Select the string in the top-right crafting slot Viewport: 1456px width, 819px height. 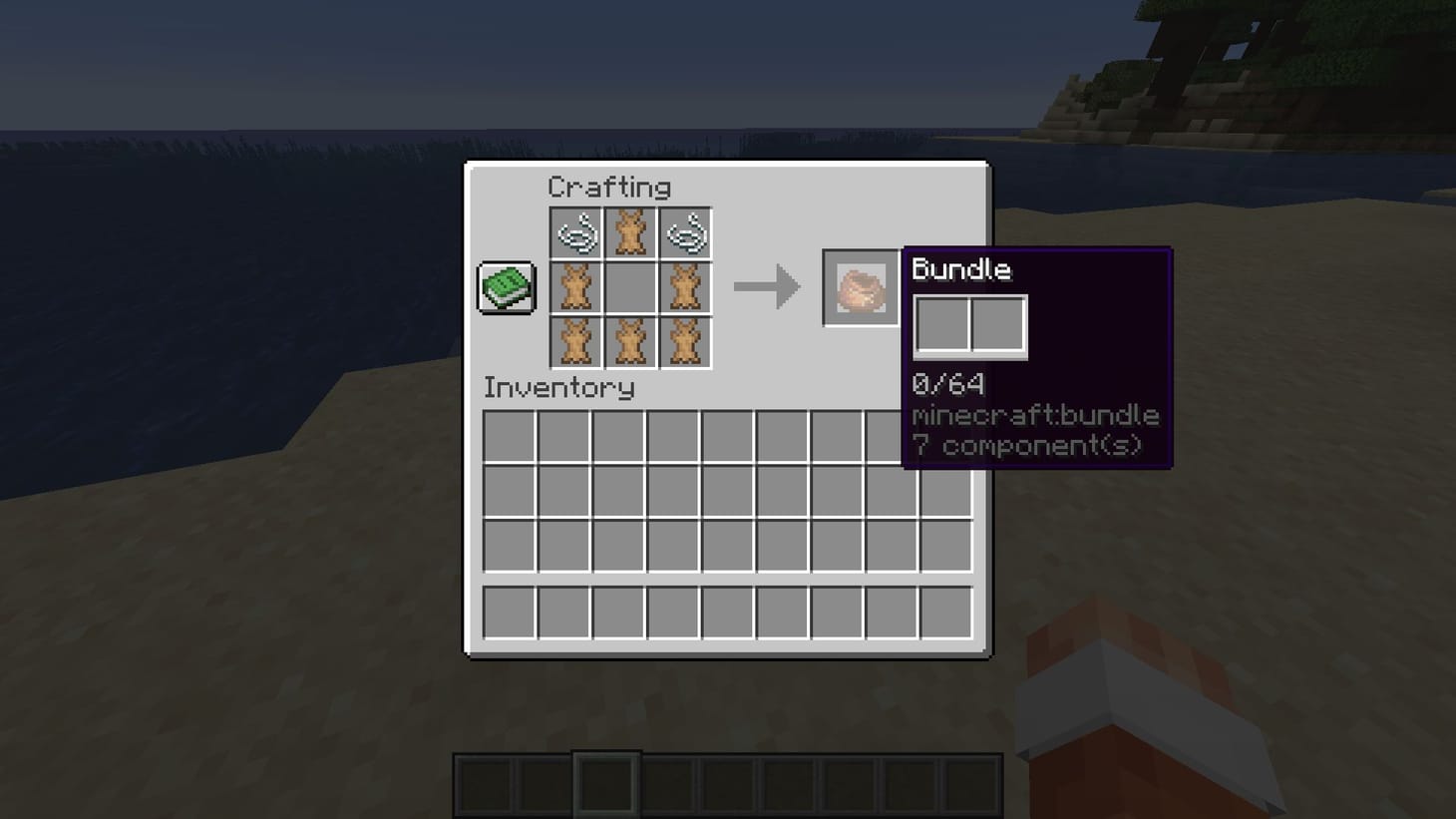click(685, 232)
